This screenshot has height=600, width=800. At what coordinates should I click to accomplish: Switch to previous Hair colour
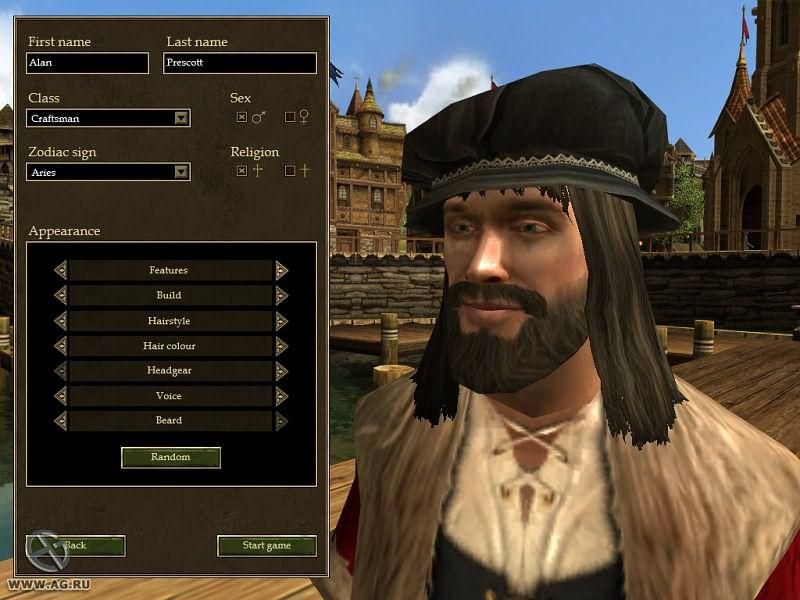(60, 346)
